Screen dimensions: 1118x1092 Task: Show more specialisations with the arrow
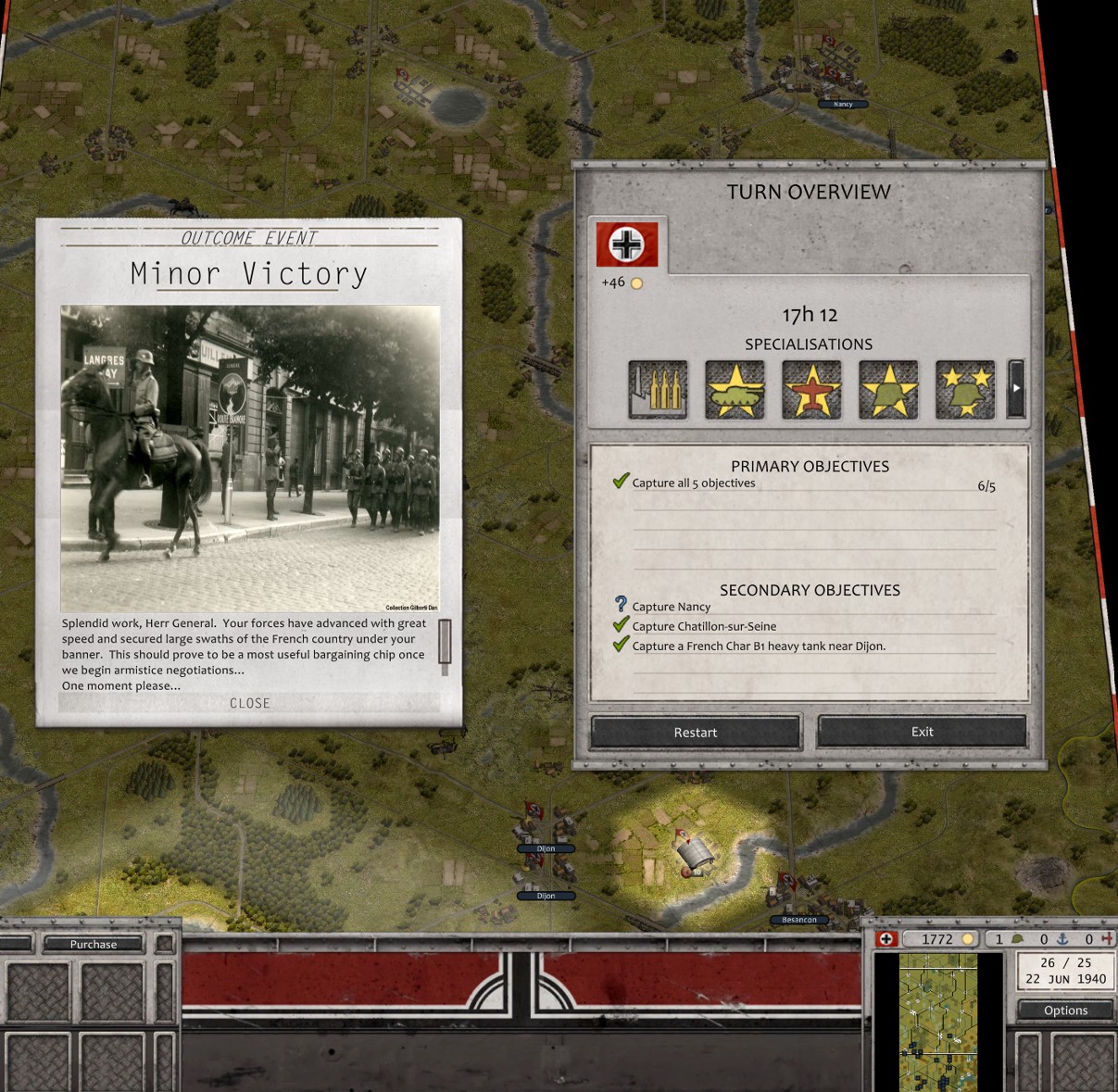pyautogui.click(x=1016, y=389)
